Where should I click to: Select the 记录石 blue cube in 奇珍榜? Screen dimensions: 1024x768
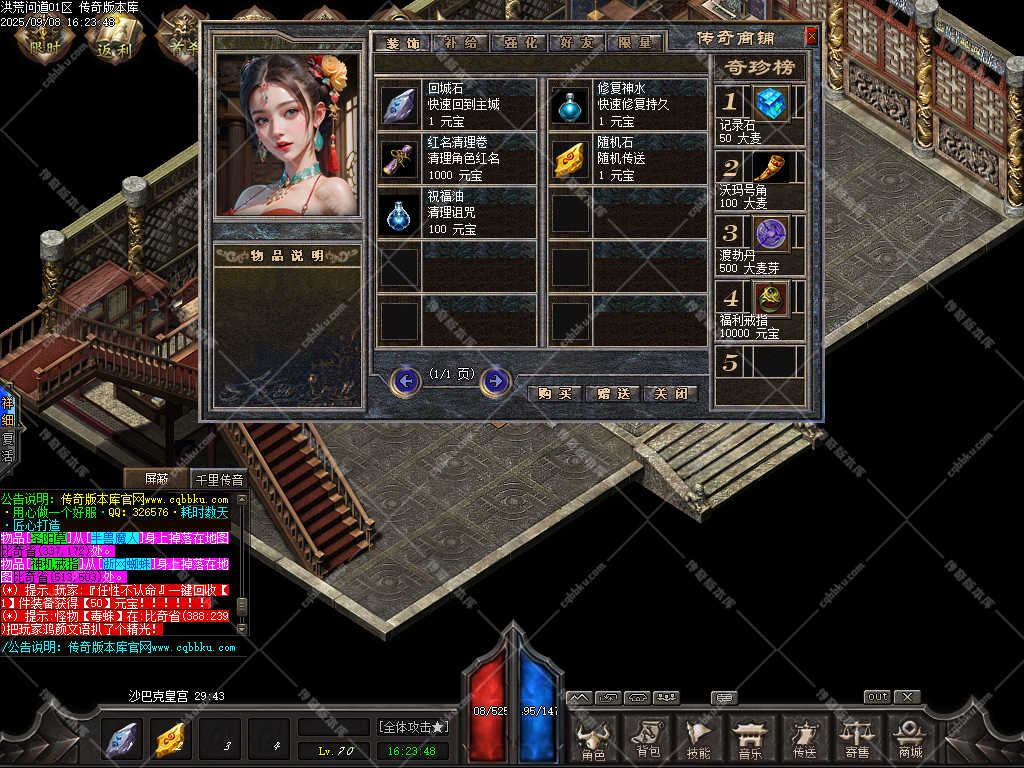tap(771, 103)
